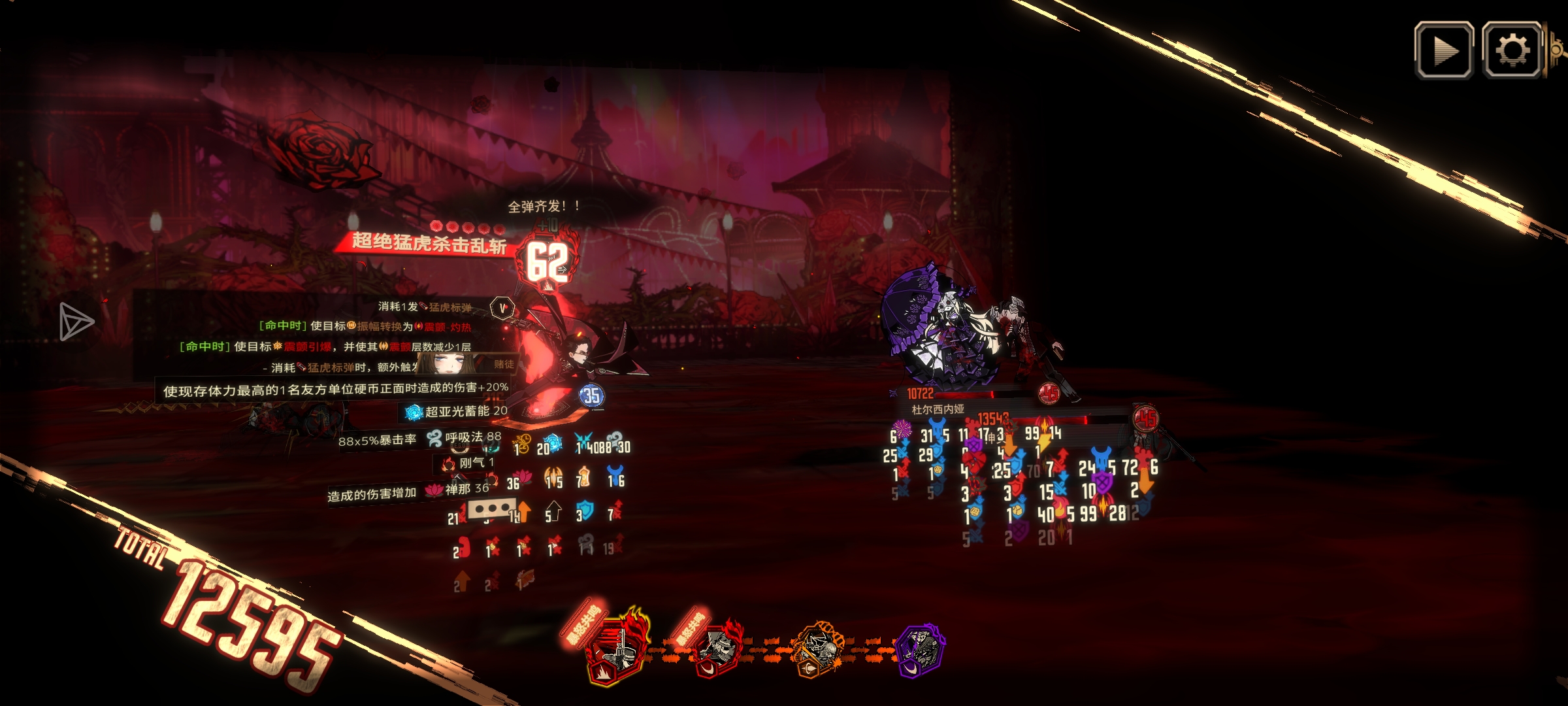Click the play speed button
Image resolution: width=1568 pixels, height=706 pixels.
tap(1443, 50)
